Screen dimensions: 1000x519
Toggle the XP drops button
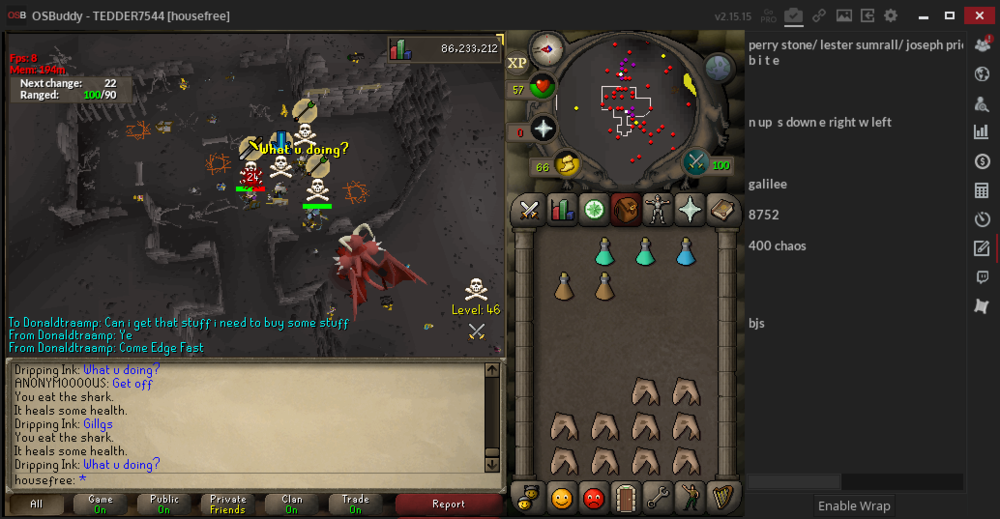[x=518, y=63]
